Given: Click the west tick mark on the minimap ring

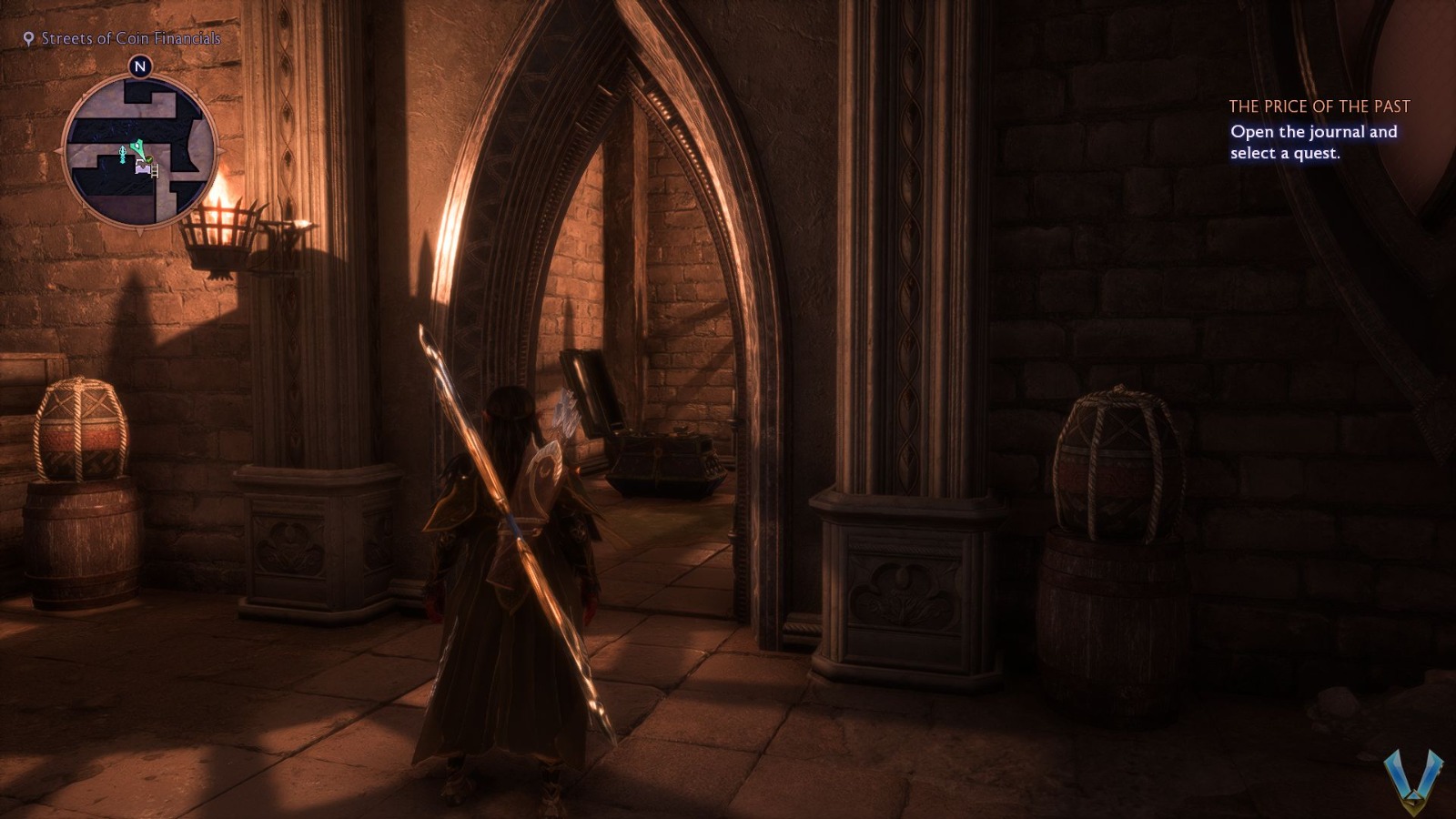Looking at the screenshot, I should click(56, 151).
